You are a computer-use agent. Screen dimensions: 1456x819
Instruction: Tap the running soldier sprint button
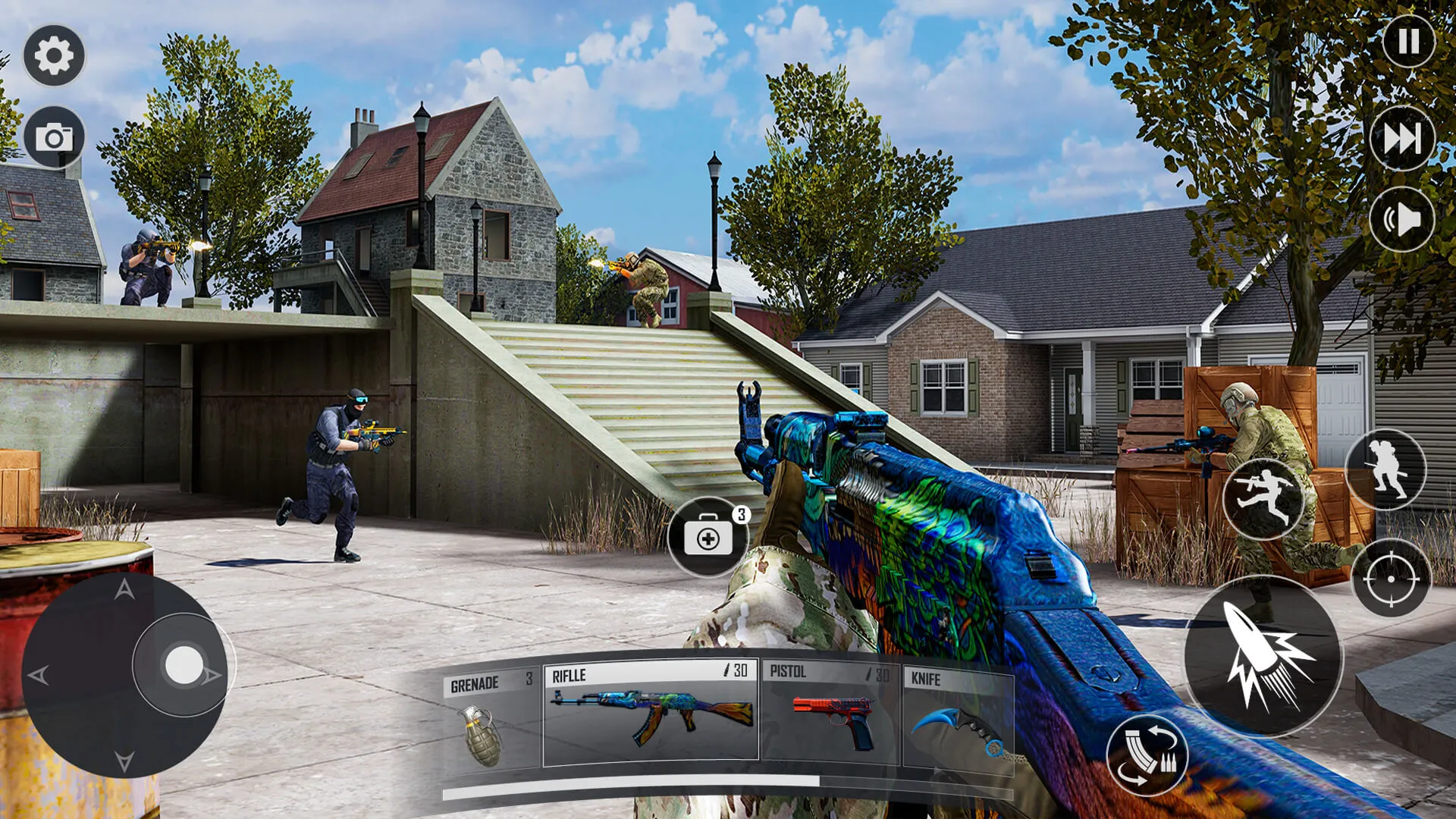[x=1386, y=469]
